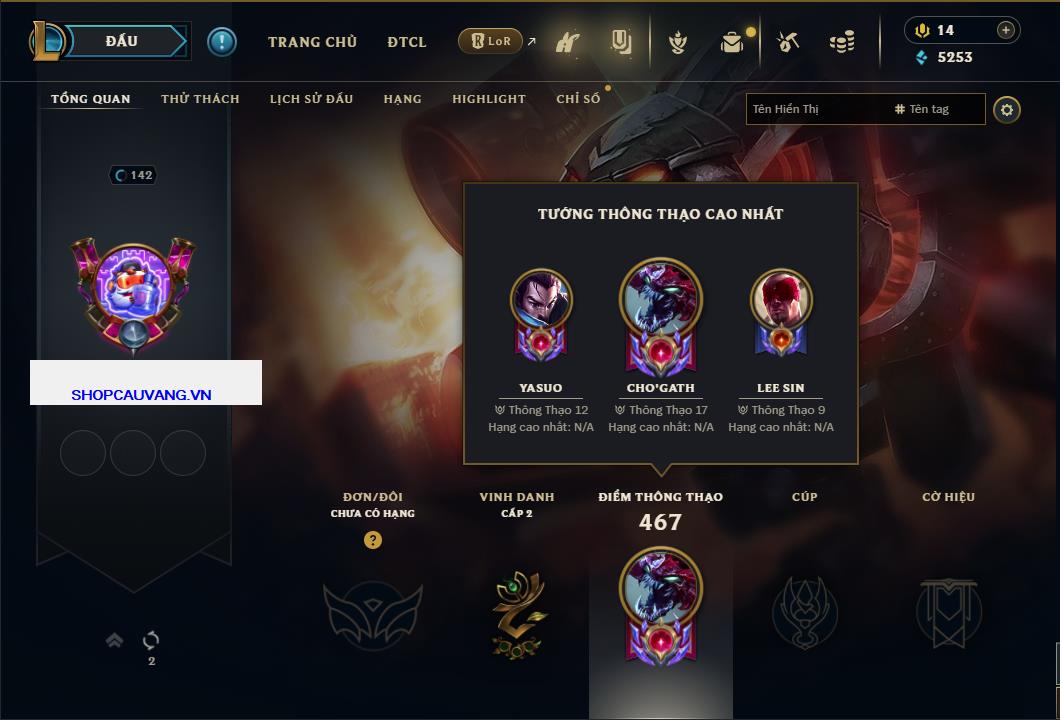The height and width of the screenshot is (720, 1060).
Task: Open the VINH DANH honor emblem
Action: point(518,612)
